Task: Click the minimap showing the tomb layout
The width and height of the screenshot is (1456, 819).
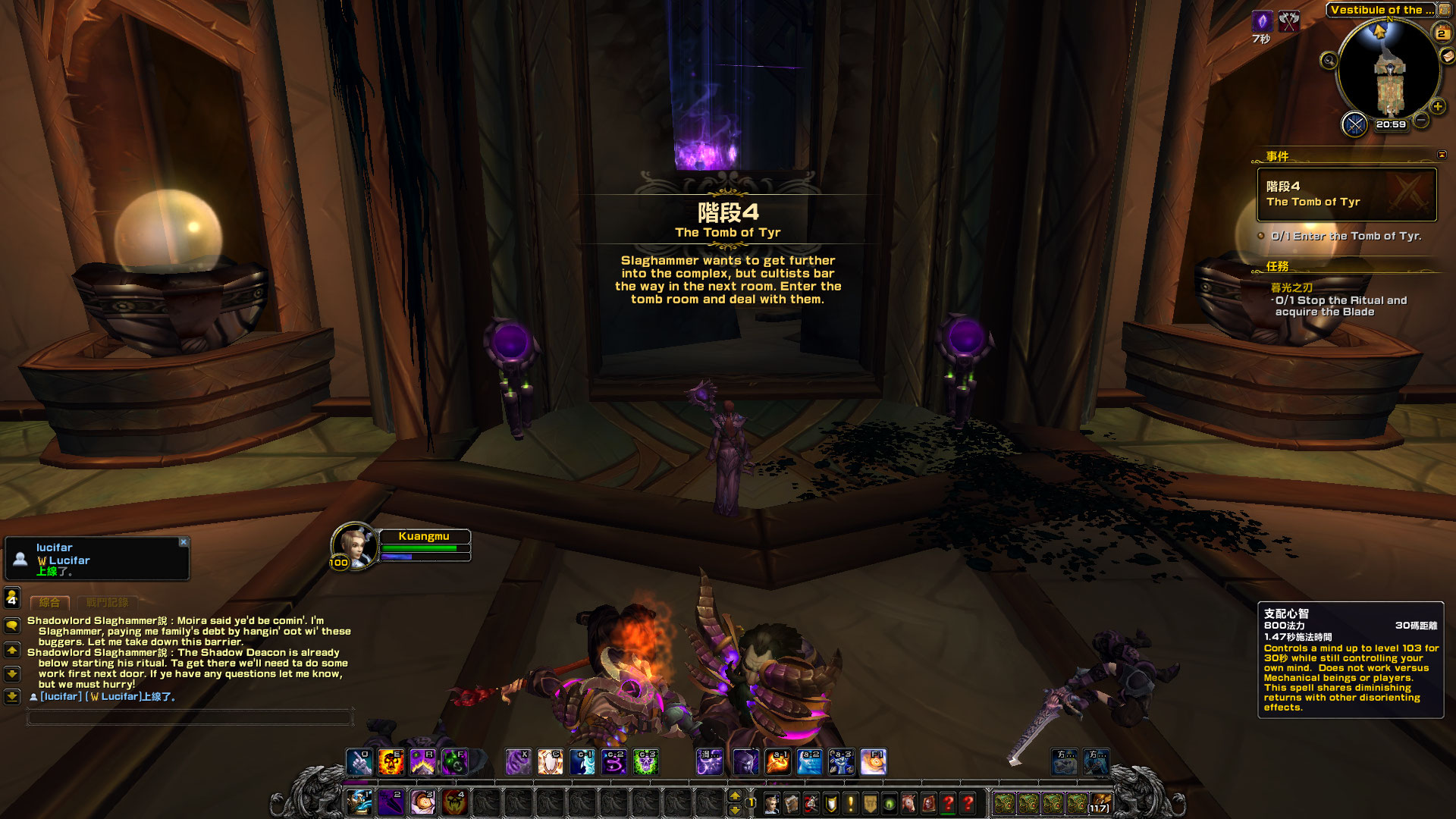Action: [1389, 72]
